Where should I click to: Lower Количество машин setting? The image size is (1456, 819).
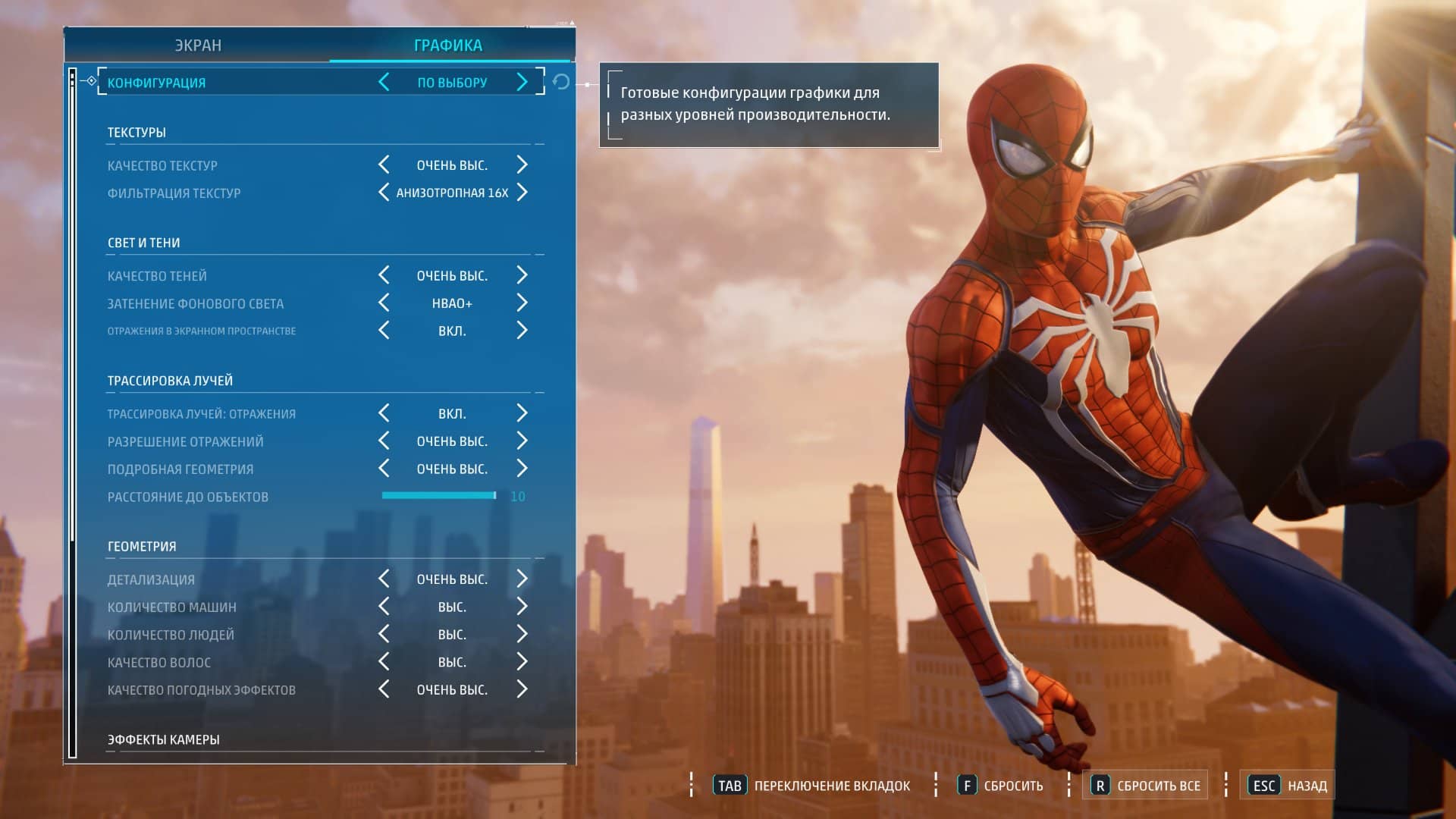(384, 607)
